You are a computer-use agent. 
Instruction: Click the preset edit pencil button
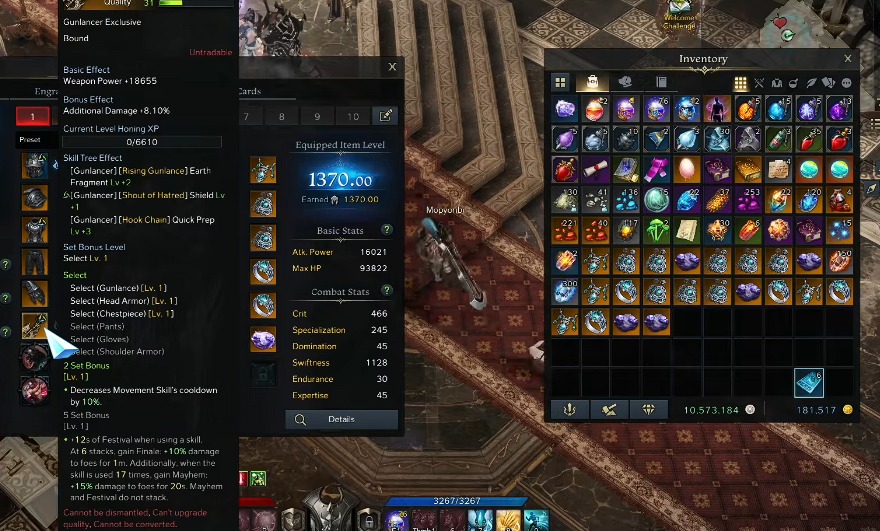[x=384, y=116]
